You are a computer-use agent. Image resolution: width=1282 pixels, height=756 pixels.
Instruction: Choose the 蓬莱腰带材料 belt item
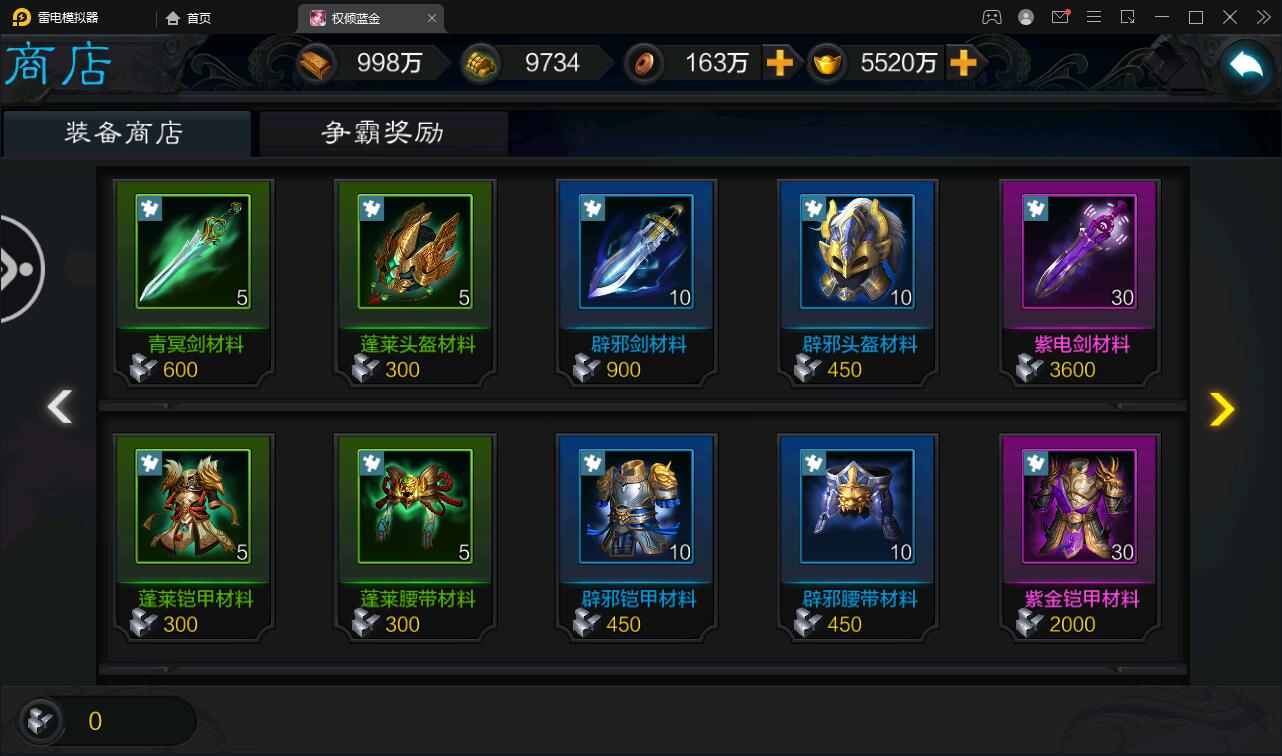pos(416,507)
